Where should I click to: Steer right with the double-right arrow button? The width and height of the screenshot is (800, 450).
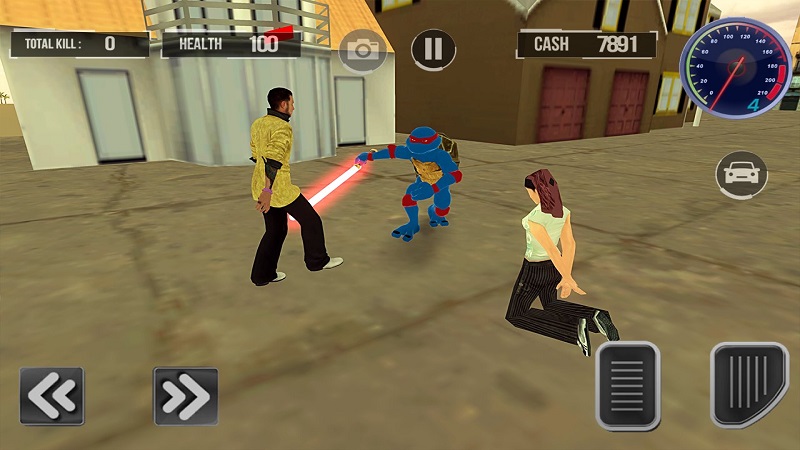[x=185, y=396]
